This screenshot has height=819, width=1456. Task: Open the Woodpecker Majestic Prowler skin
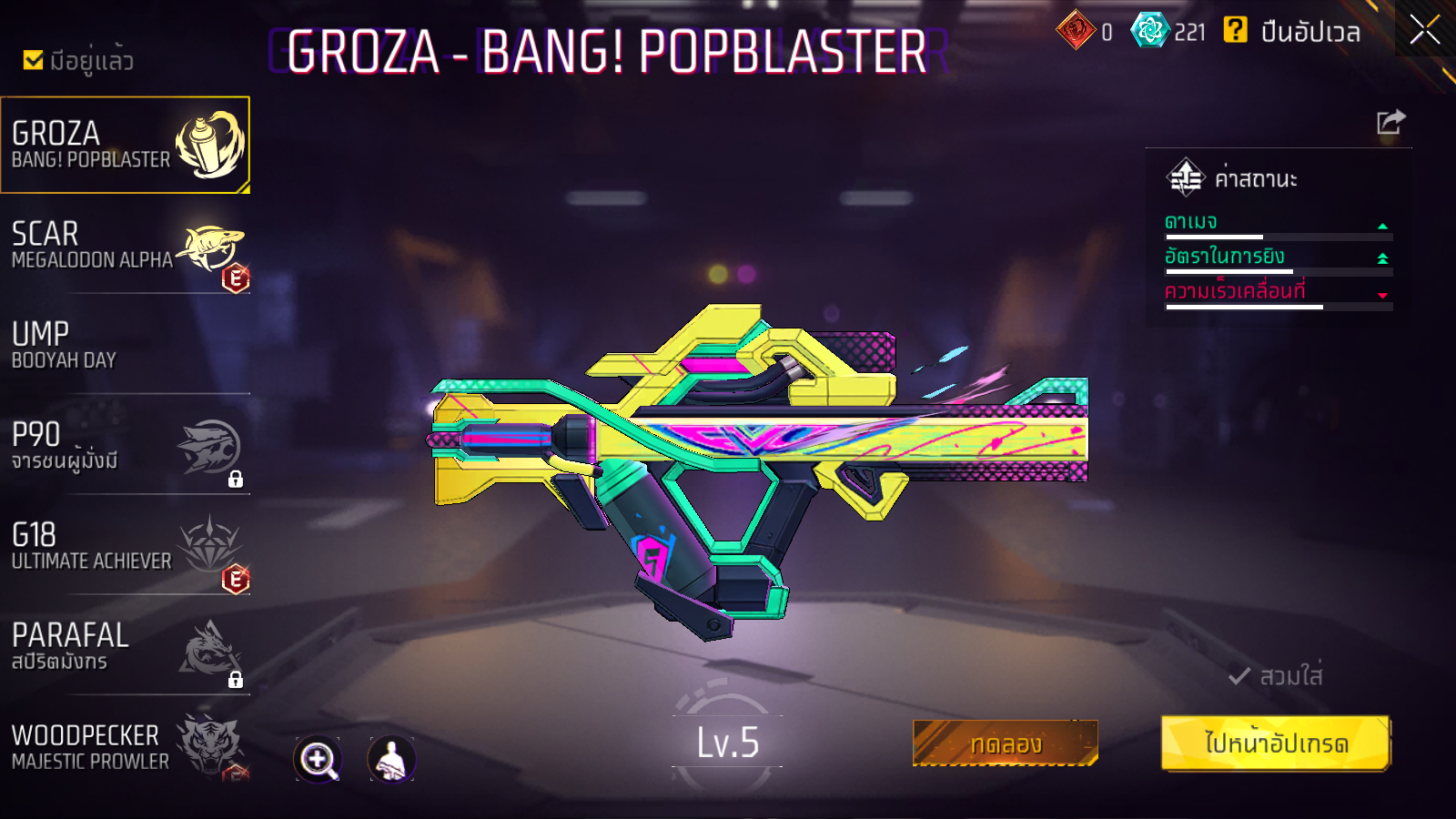(x=125, y=746)
